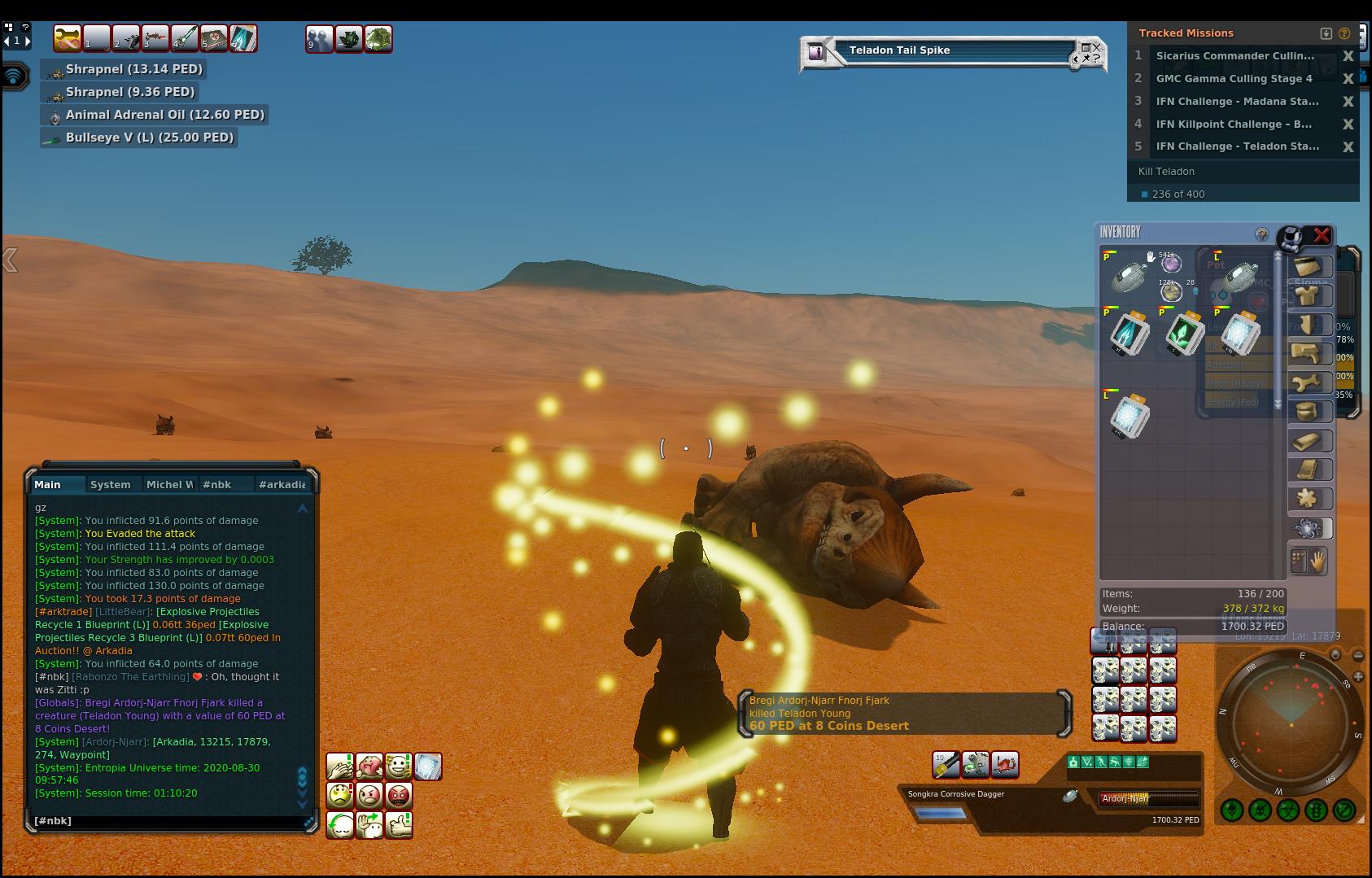Image resolution: width=1372 pixels, height=878 pixels.
Task: Select the angry face emote icon
Action: pos(369,795)
